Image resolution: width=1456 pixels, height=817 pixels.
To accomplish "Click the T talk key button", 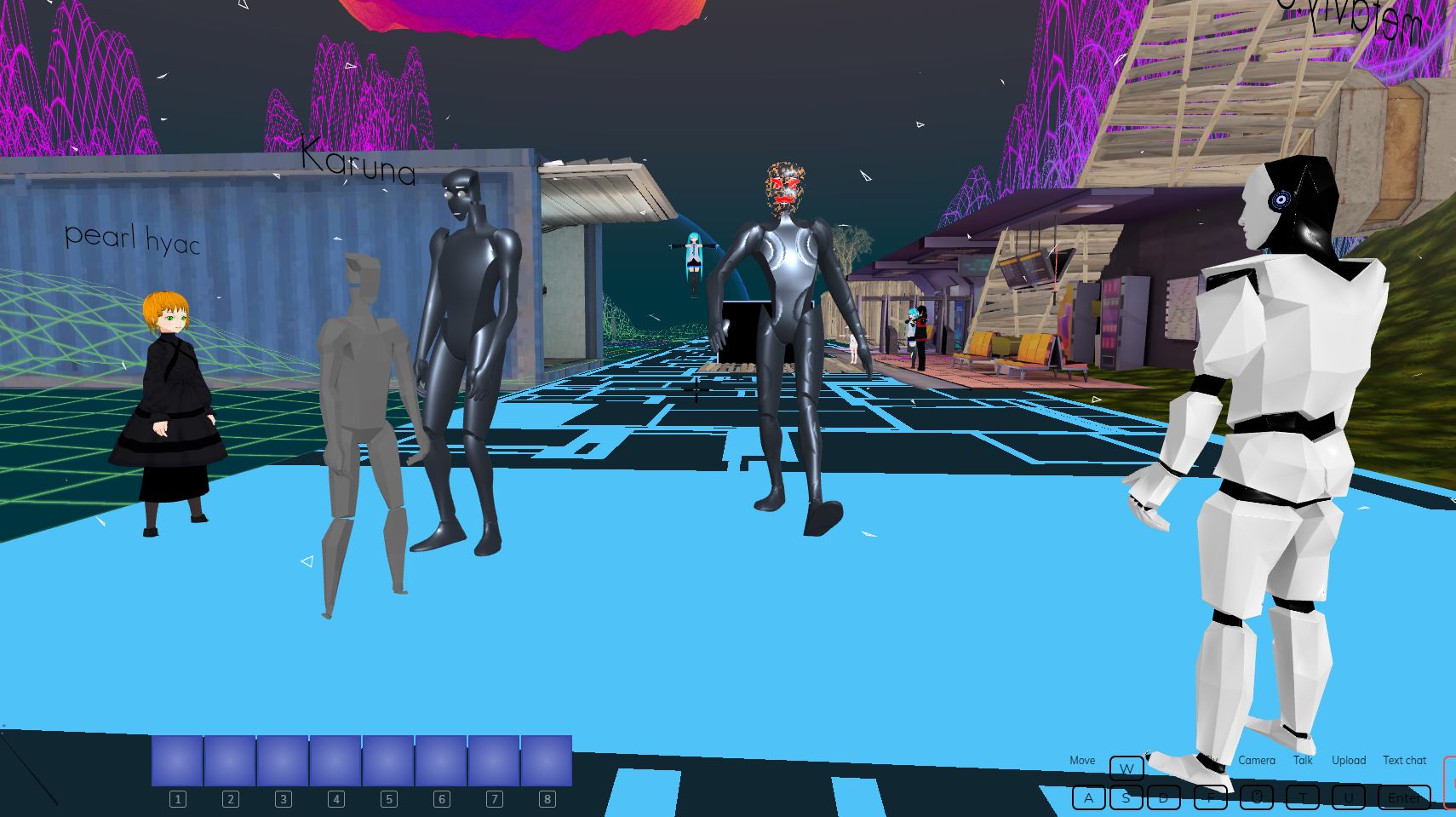I will pyautogui.click(x=1303, y=797).
